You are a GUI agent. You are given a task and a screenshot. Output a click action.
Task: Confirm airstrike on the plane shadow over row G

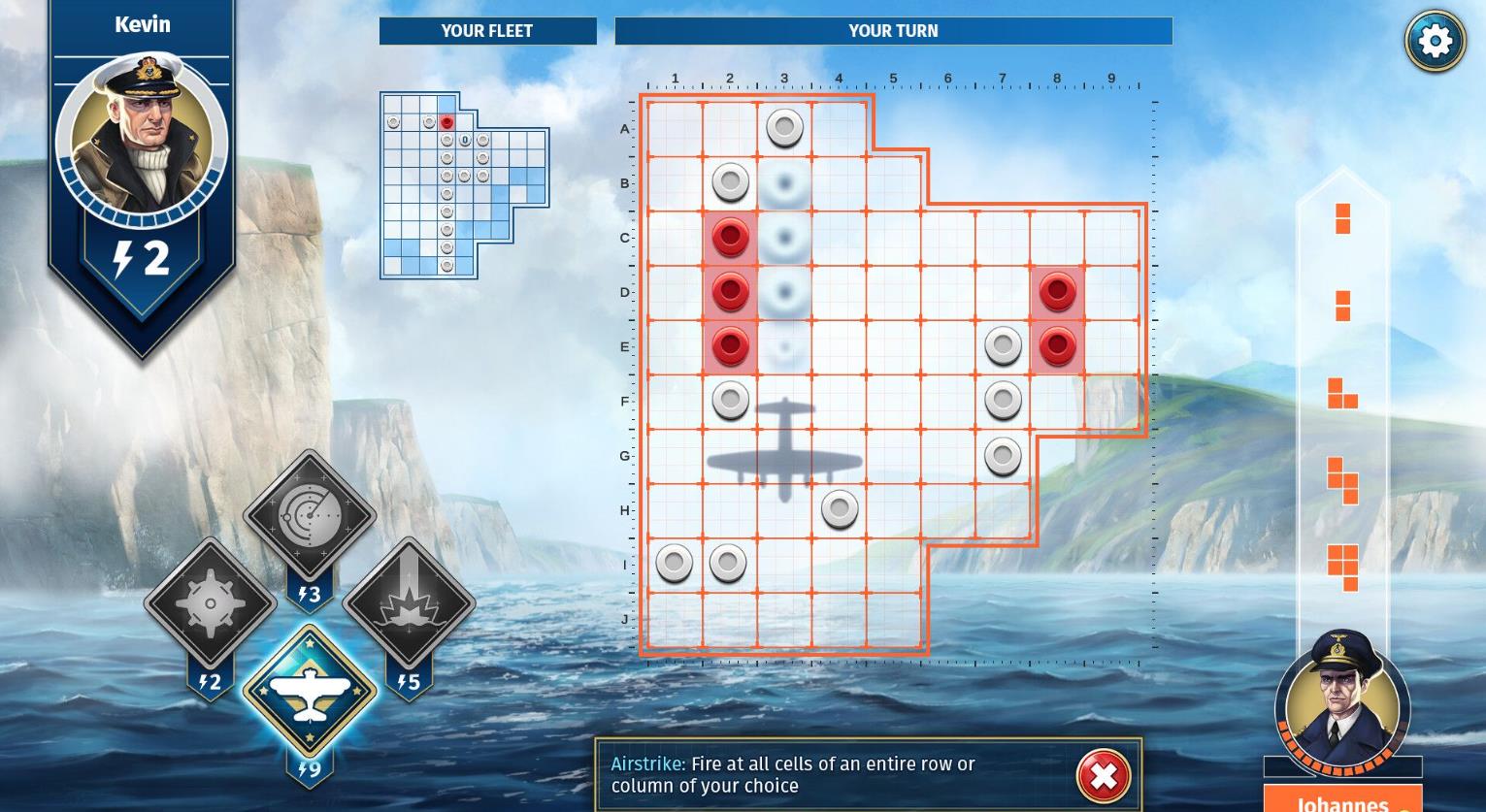[785, 454]
